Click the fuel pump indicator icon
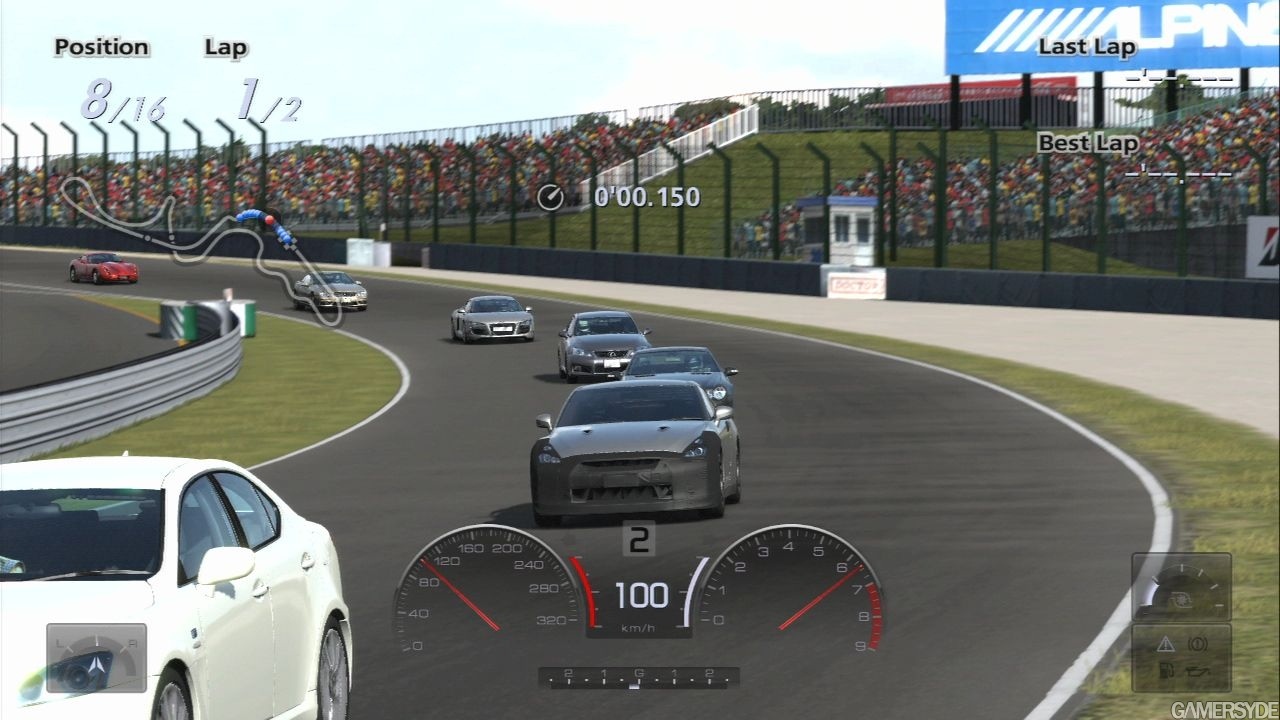 coord(1165,672)
